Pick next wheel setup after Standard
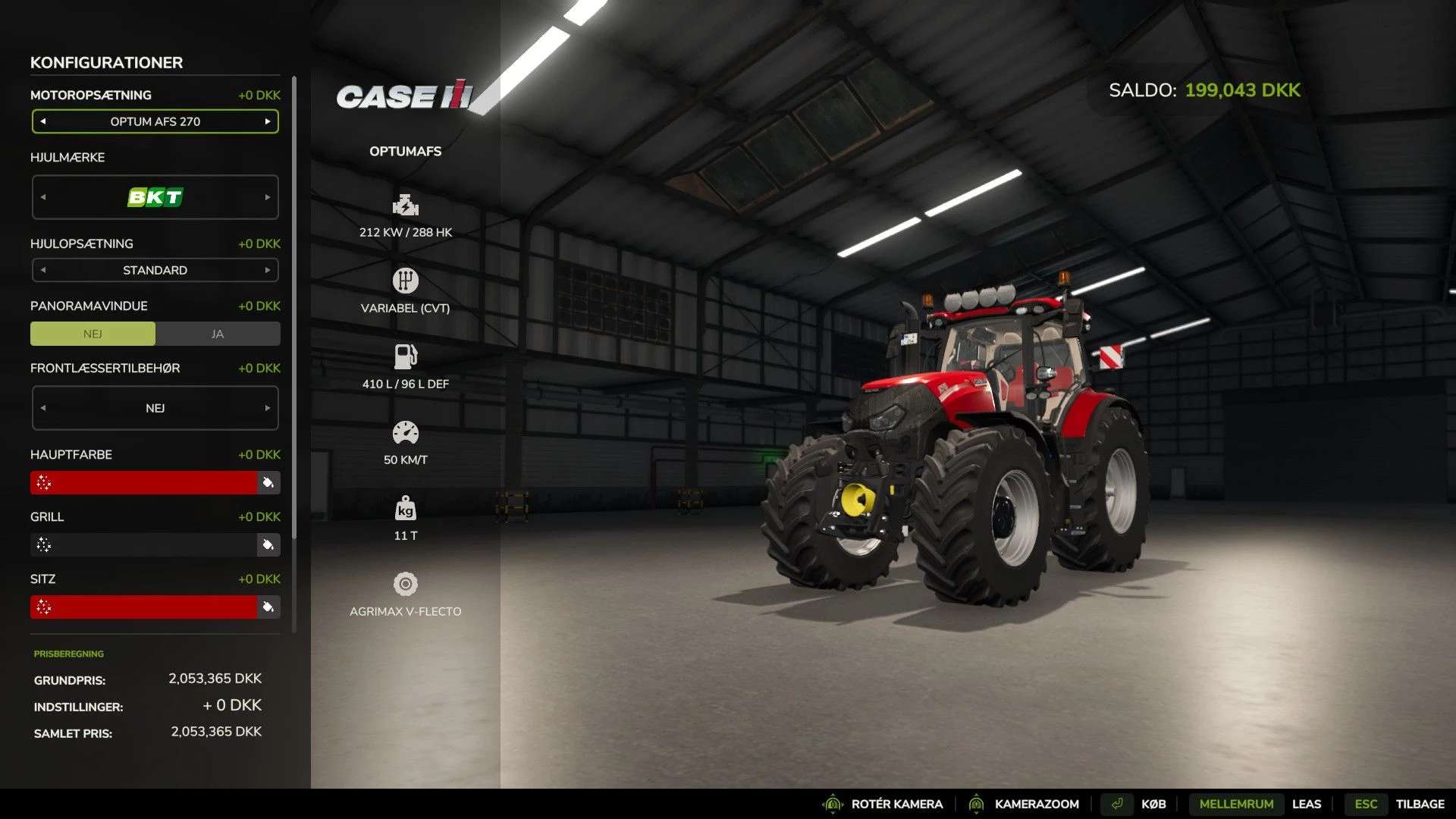The width and height of the screenshot is (1456, 819). click(268, 270)
